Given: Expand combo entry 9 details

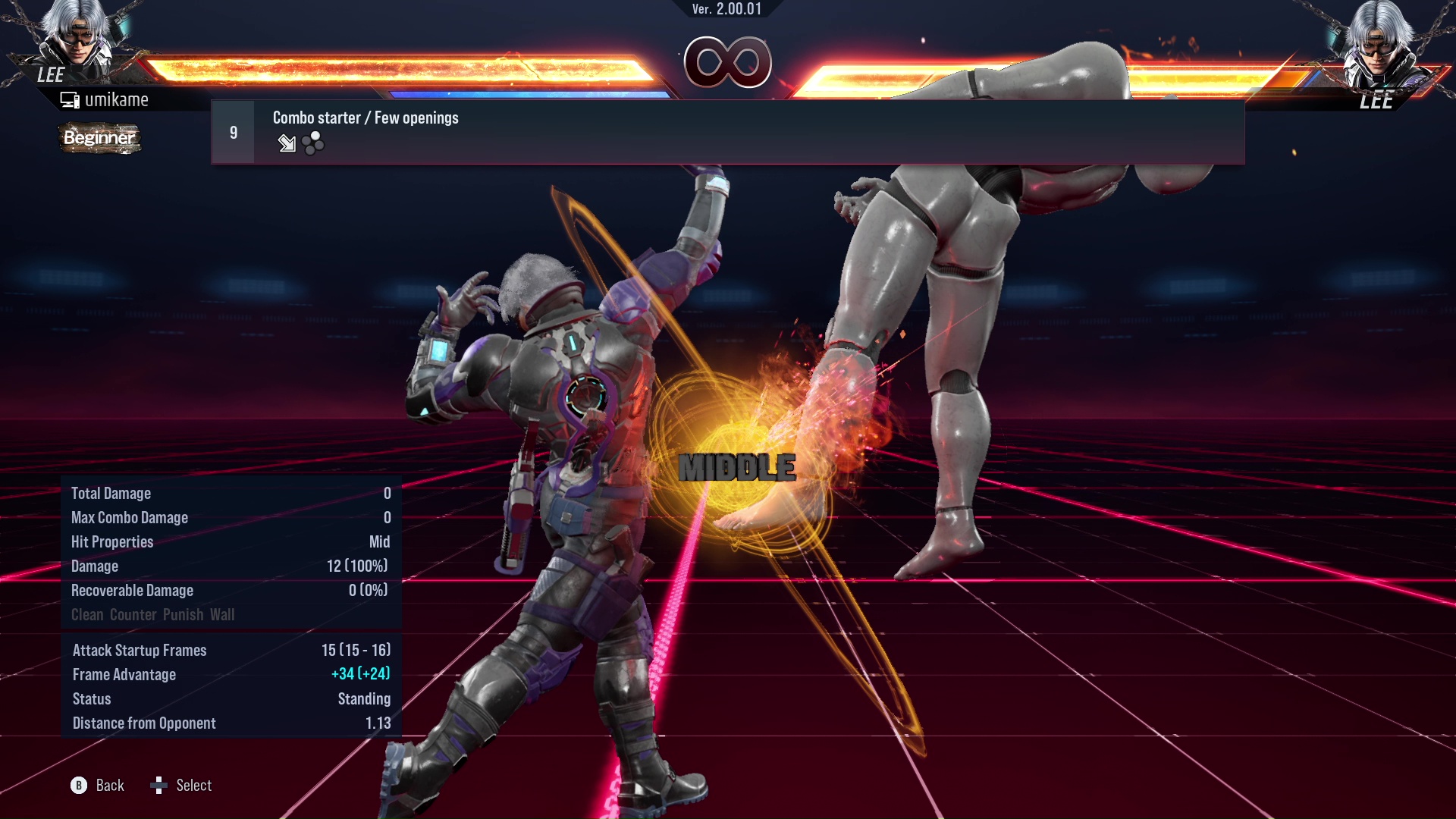Looking at the screenshot, I should 233,131.
